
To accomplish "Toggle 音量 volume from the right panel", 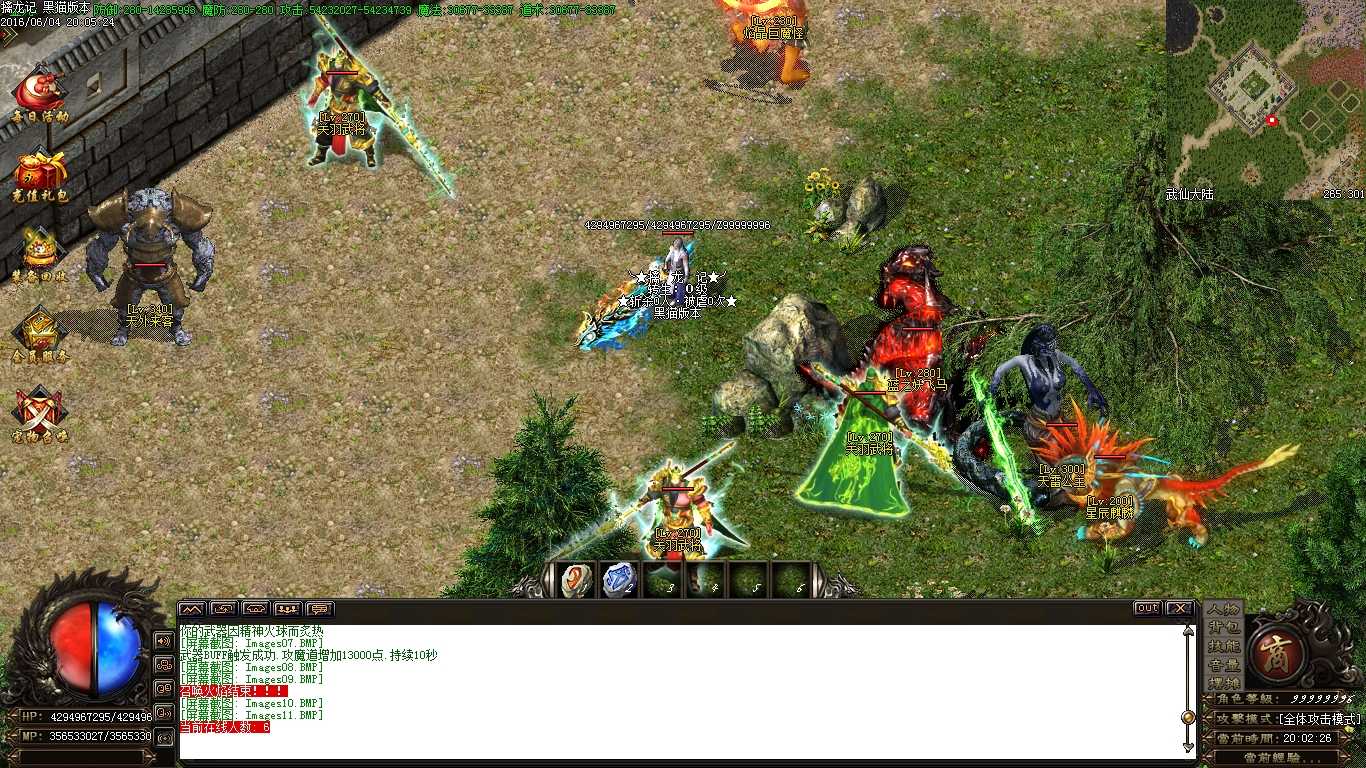I will coord(1223,664).
